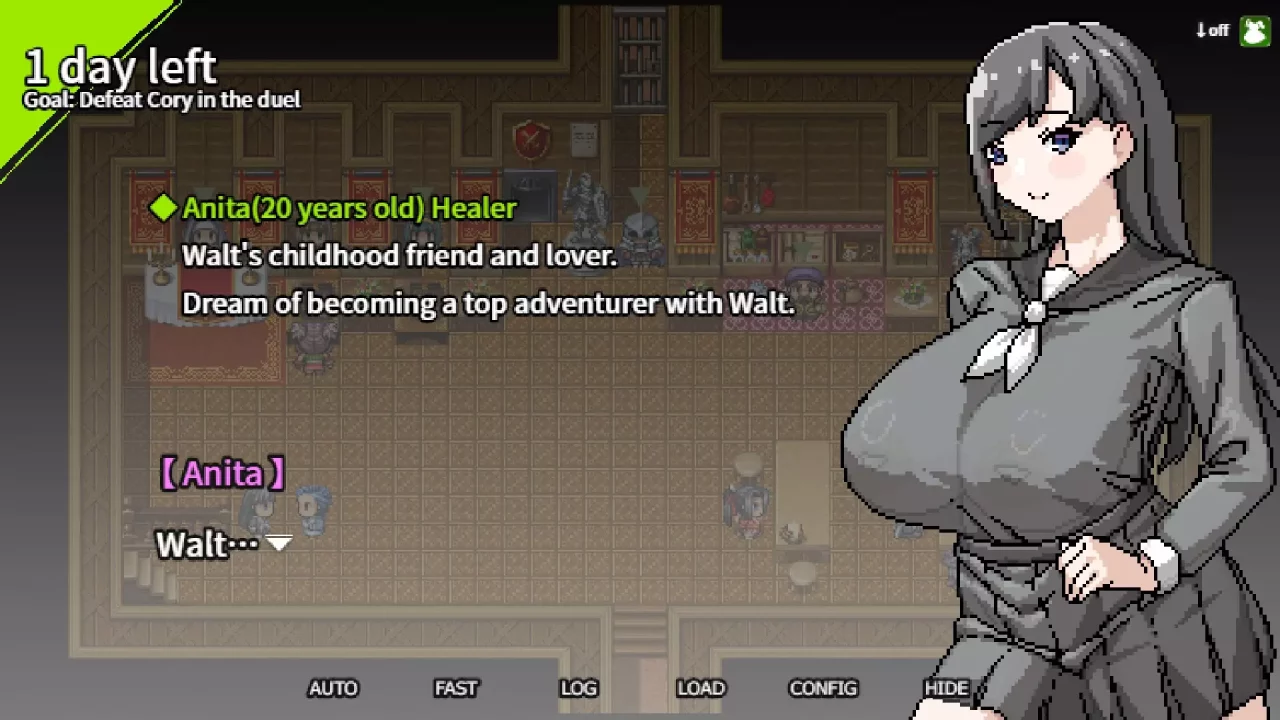Select Anita's name label in the dialogue box
The width and height of the screenshot is (1280, 720).
click(222, 473)
